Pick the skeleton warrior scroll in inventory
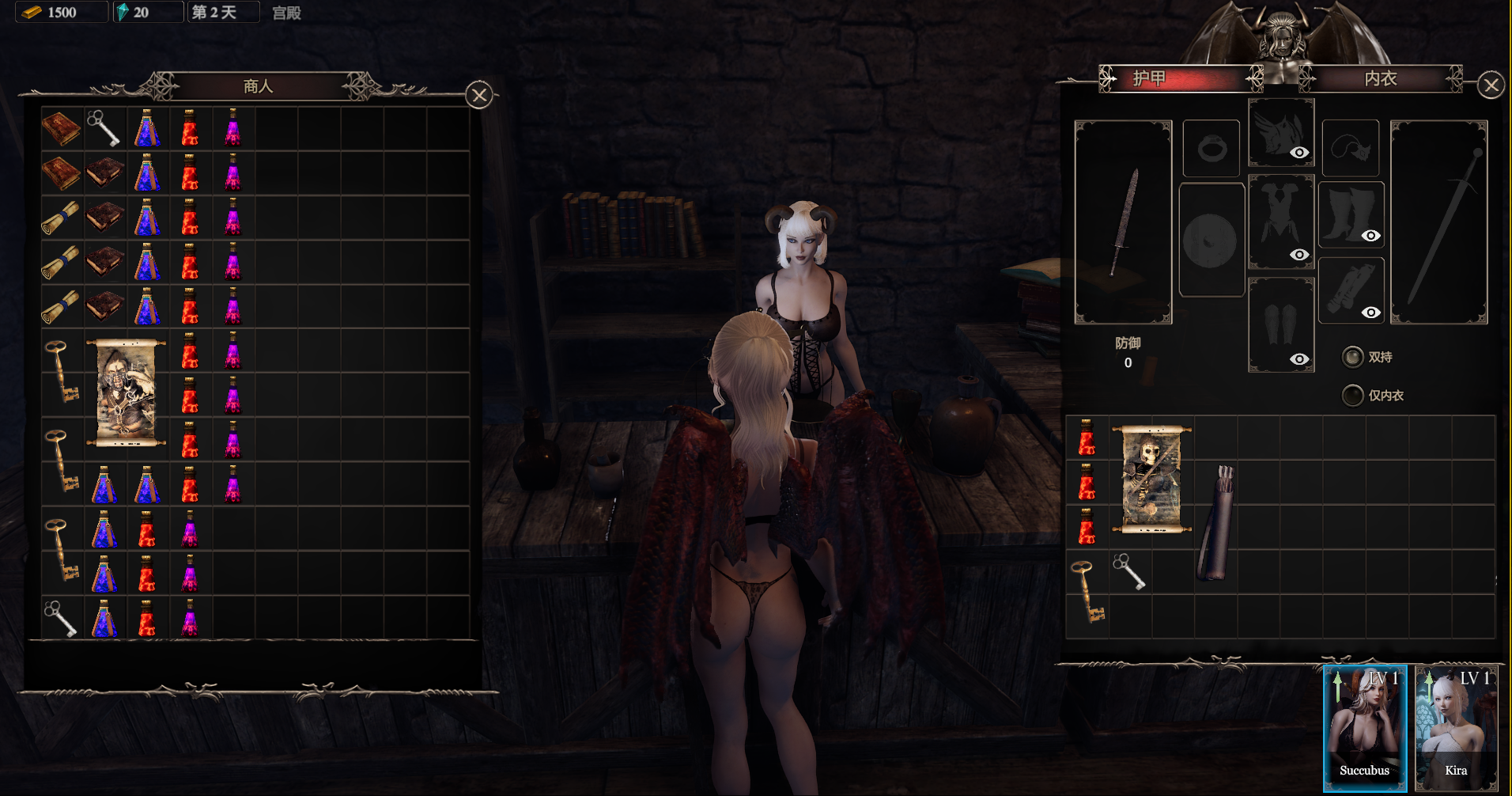The width and height of the screenshot is (1512, 796). [x=1151, y=479]
